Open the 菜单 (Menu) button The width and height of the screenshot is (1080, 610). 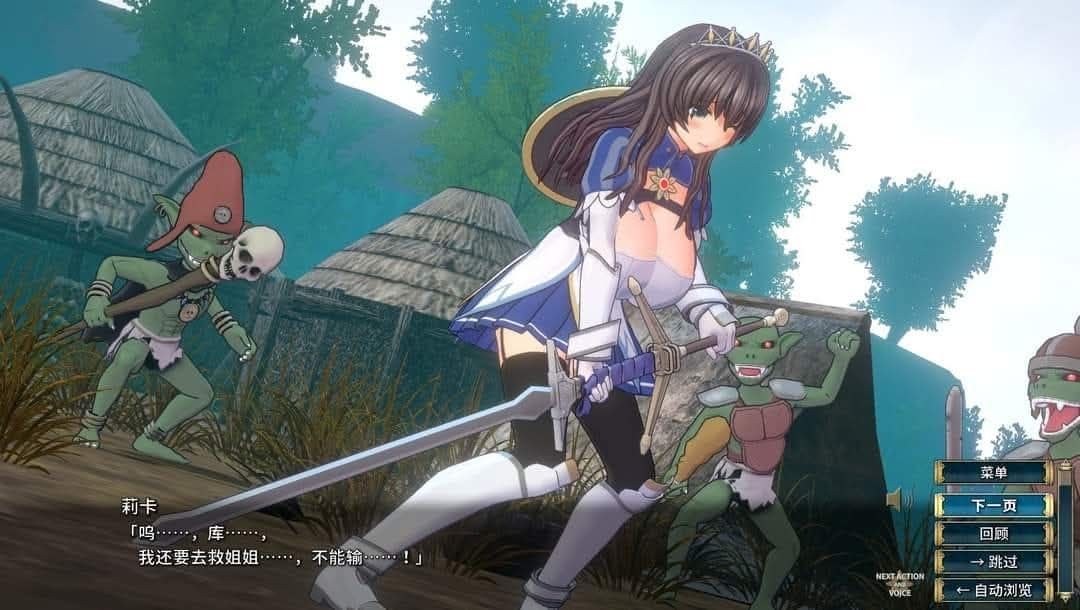pyautogui.click(x=993, y=473)
